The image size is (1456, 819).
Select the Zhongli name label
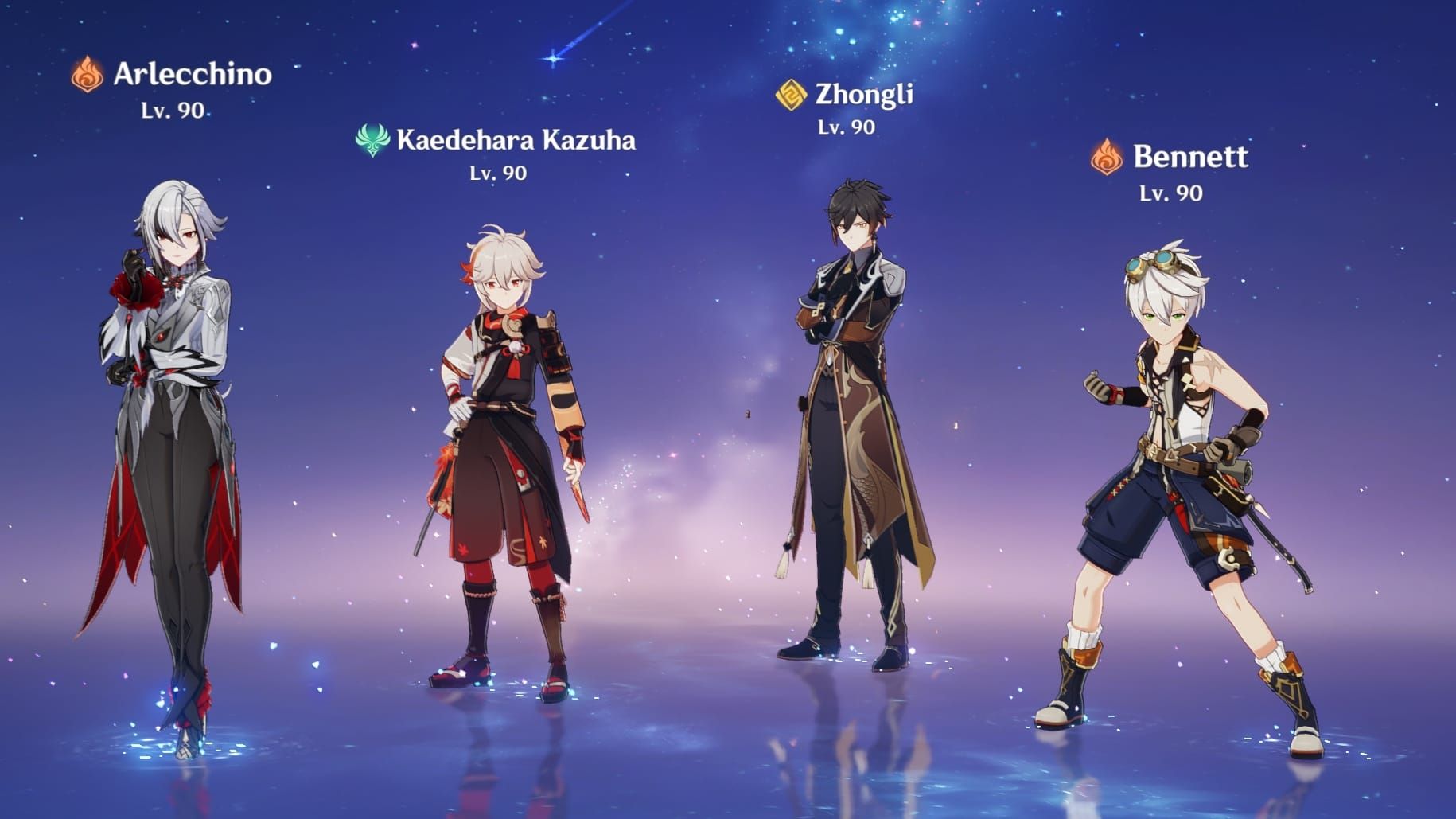point(863,95)
